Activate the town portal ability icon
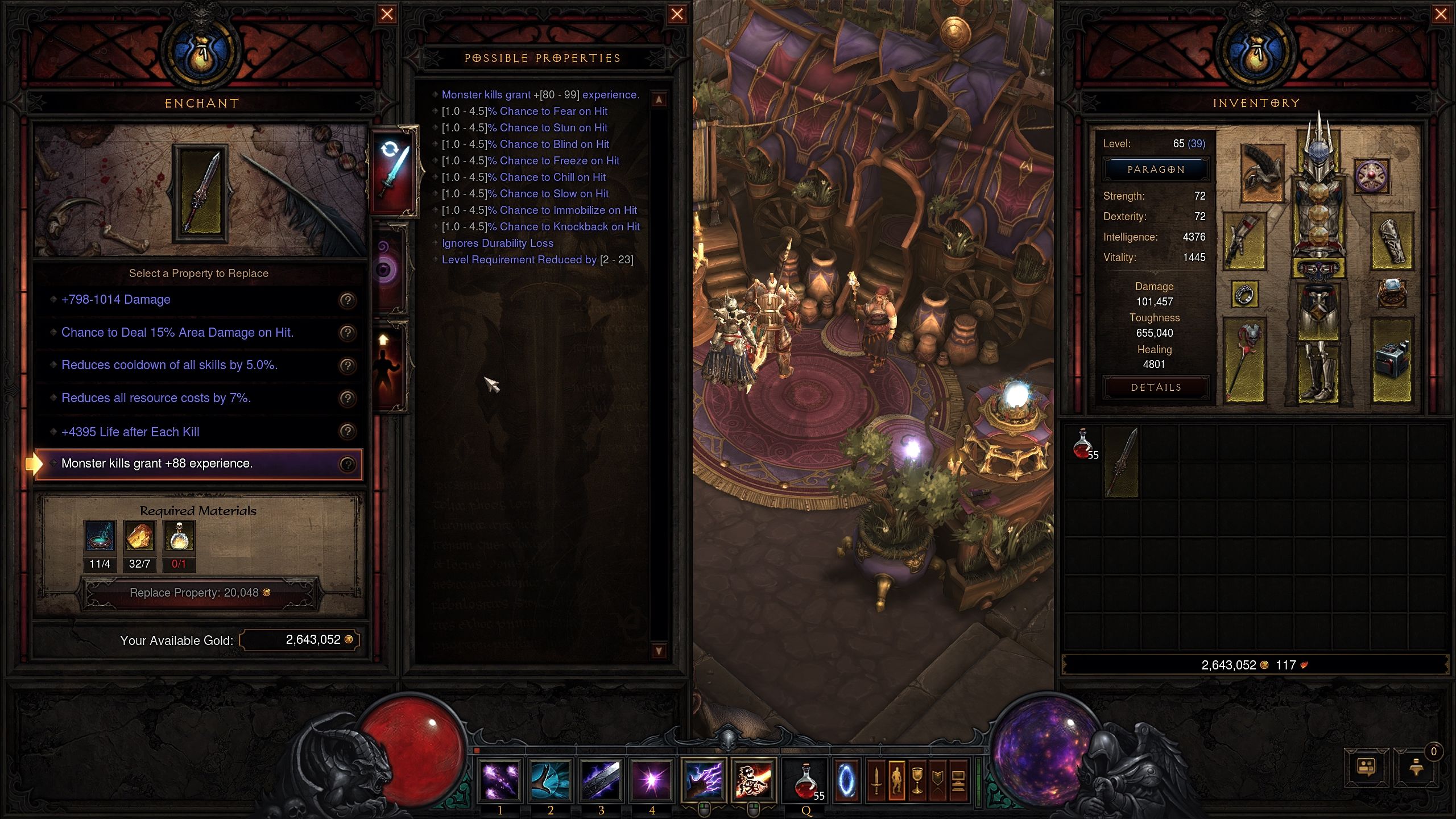The width and height of the screenshot is (1456, 819). 846,780
